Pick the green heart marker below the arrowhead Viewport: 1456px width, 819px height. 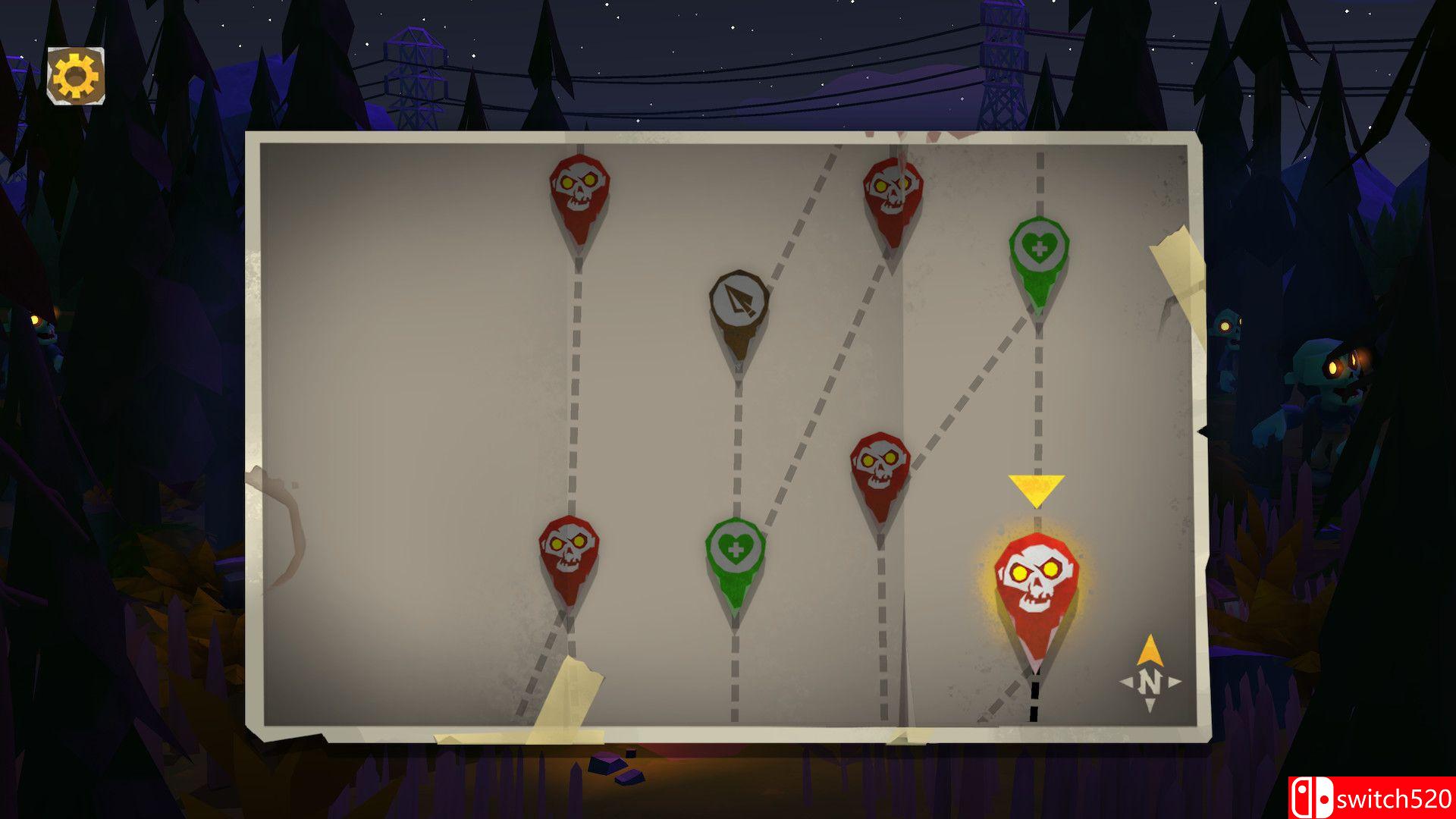[x=734, y=552]
